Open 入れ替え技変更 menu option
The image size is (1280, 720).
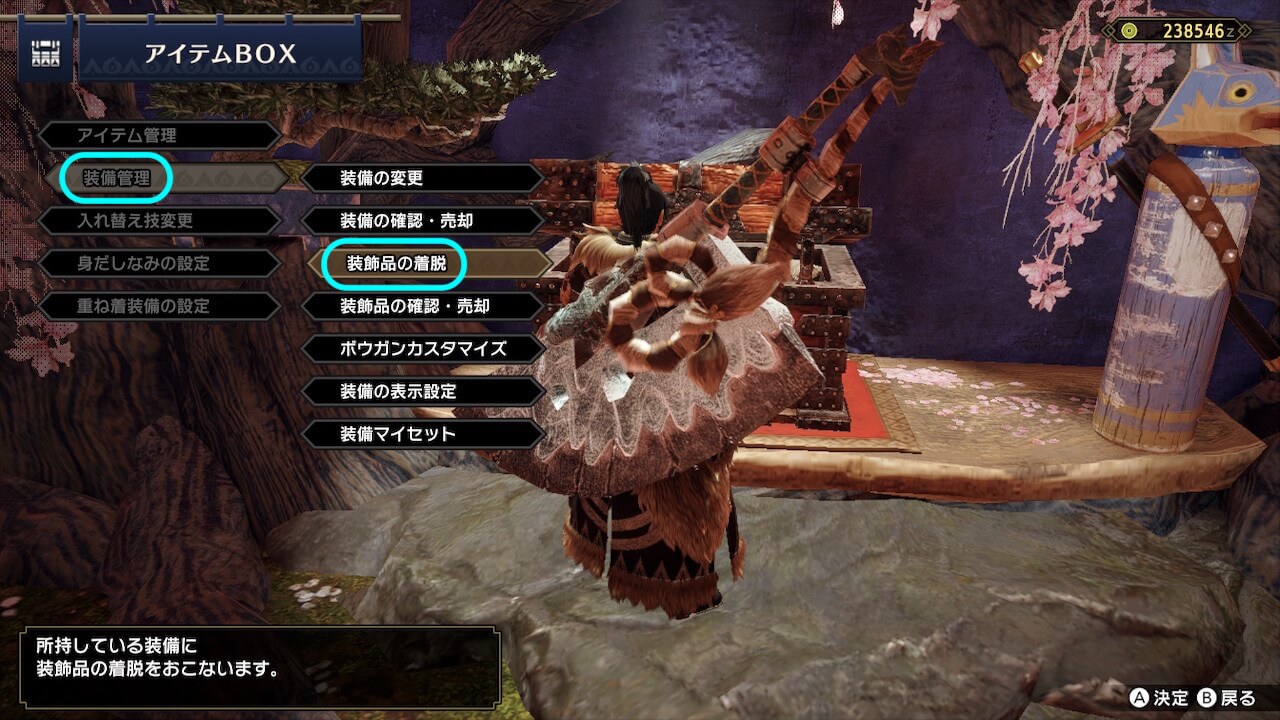click(x=137, y=221)
